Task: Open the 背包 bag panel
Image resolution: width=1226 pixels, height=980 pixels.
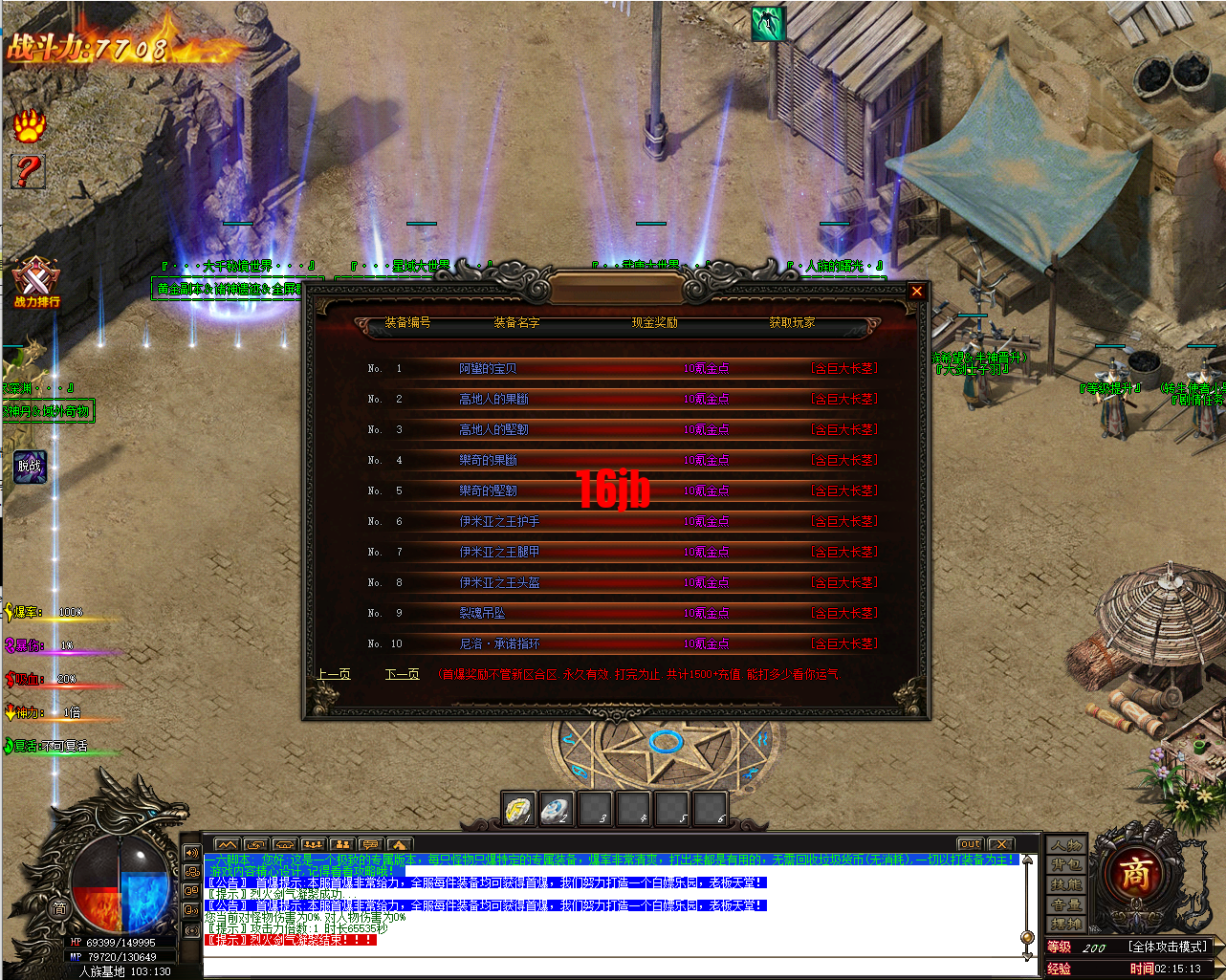Action: coord(1066,864)
